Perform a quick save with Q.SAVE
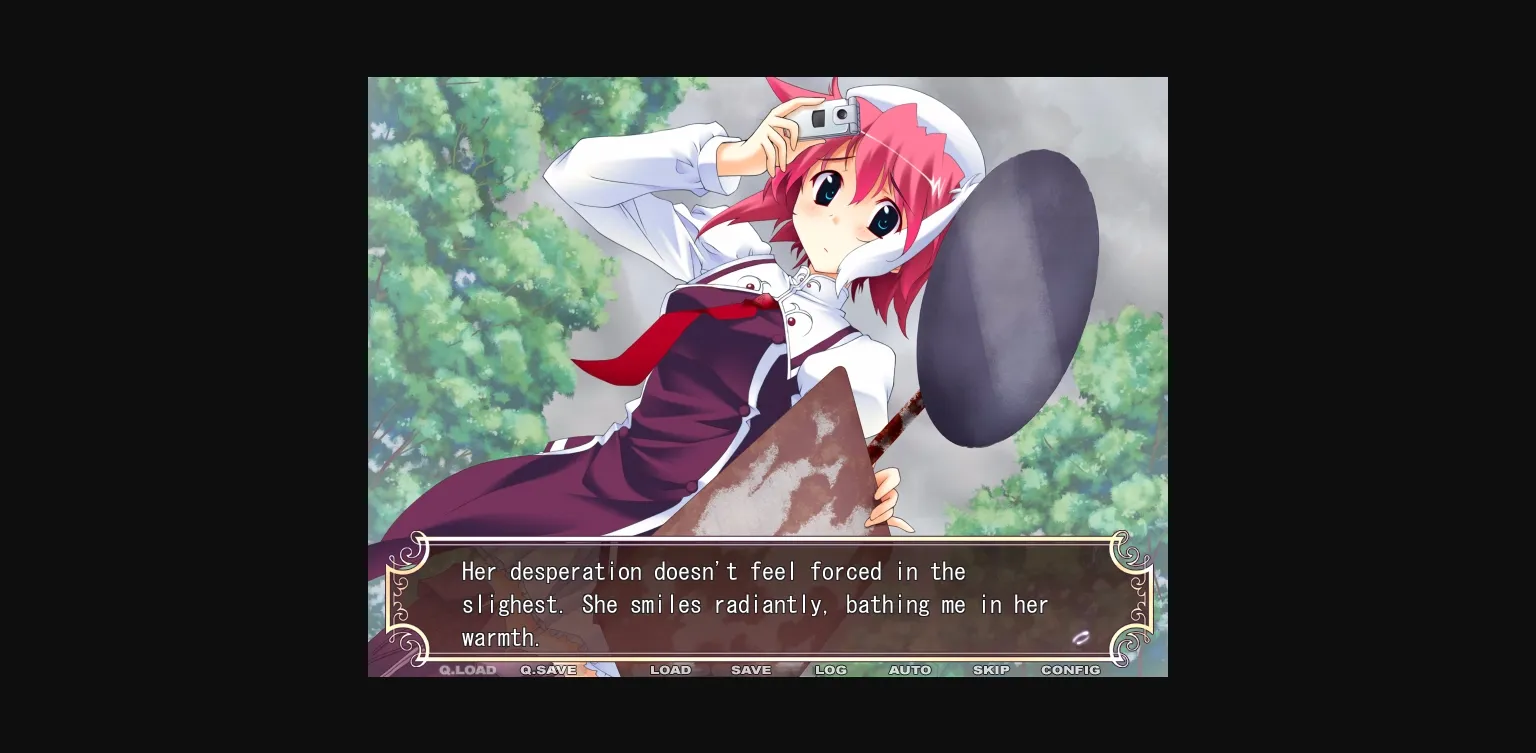 coord(547,670)
